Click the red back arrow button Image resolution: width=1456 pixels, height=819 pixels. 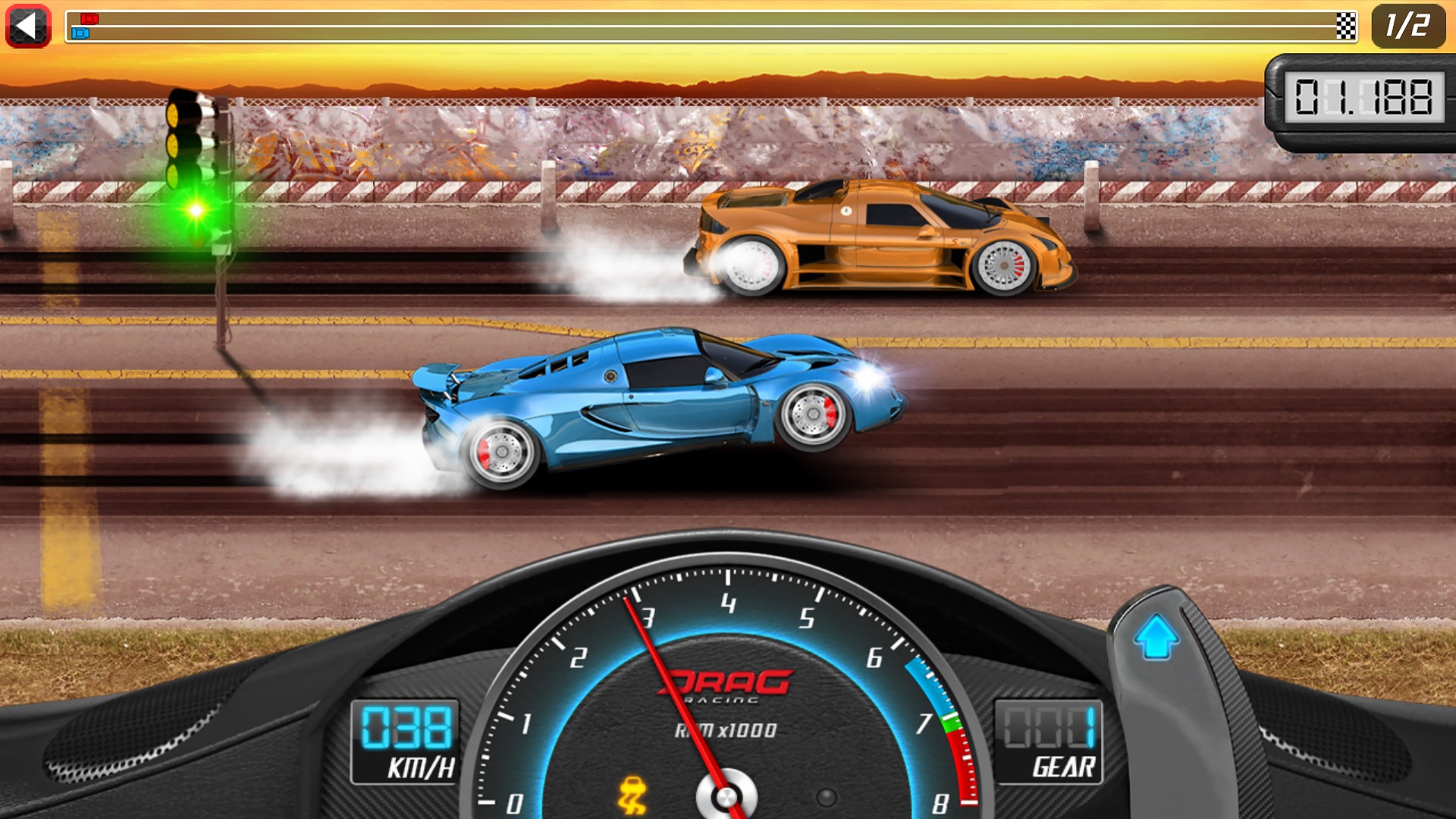tap(28, 26)
